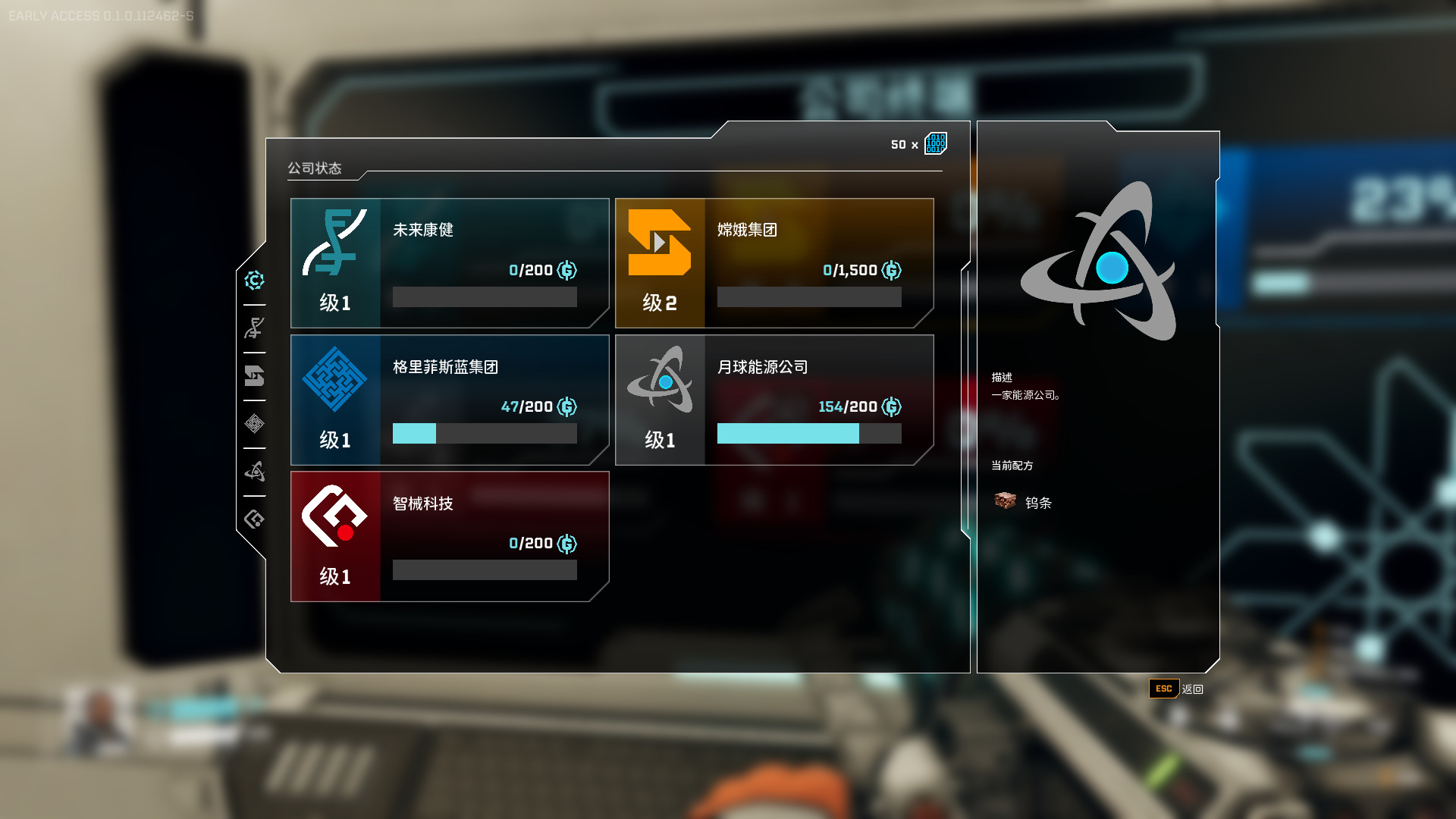Open the bottom robotics logo sidebar tab
1456x819 pixels.
pos(255,519)
